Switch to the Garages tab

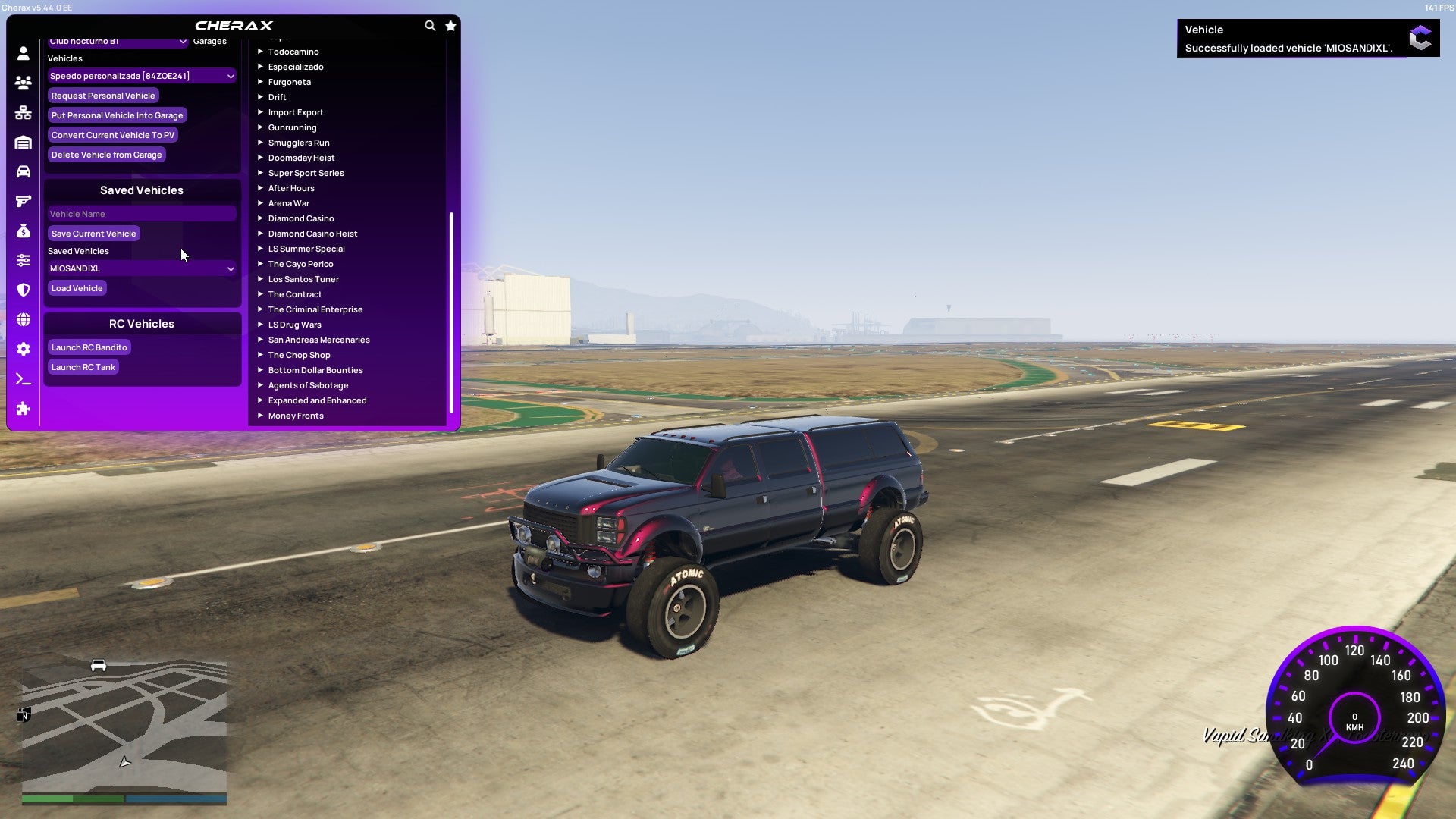tap(209, 41)
